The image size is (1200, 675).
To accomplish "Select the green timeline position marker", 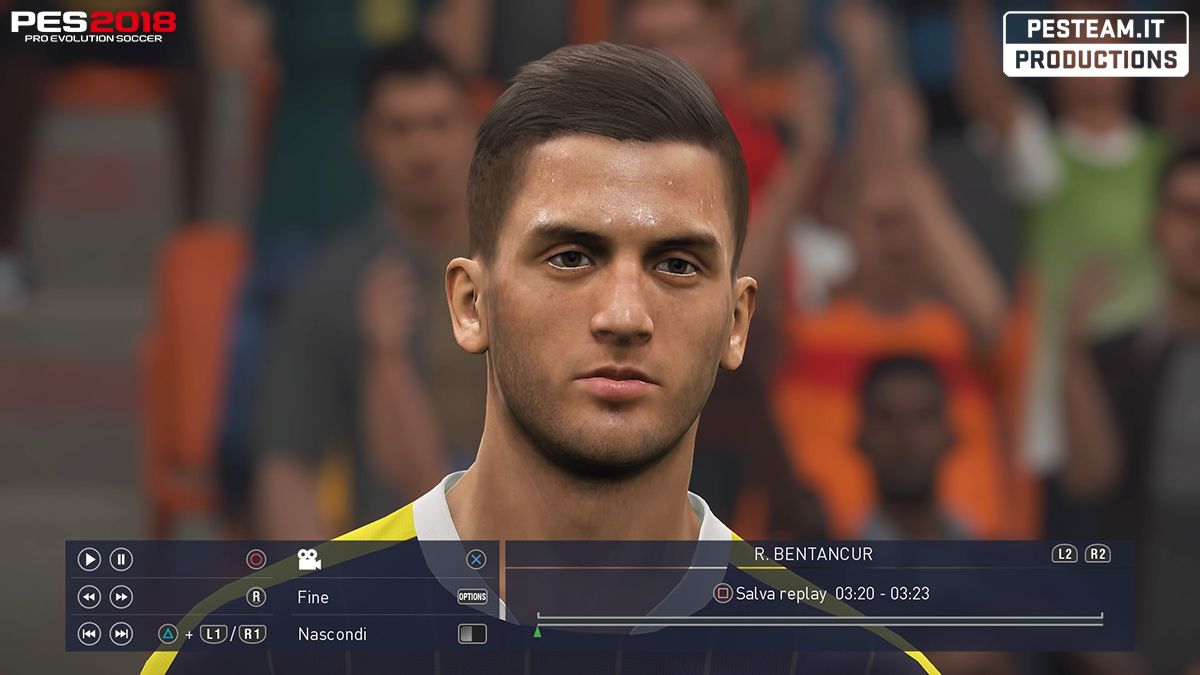I will [537, 631].
